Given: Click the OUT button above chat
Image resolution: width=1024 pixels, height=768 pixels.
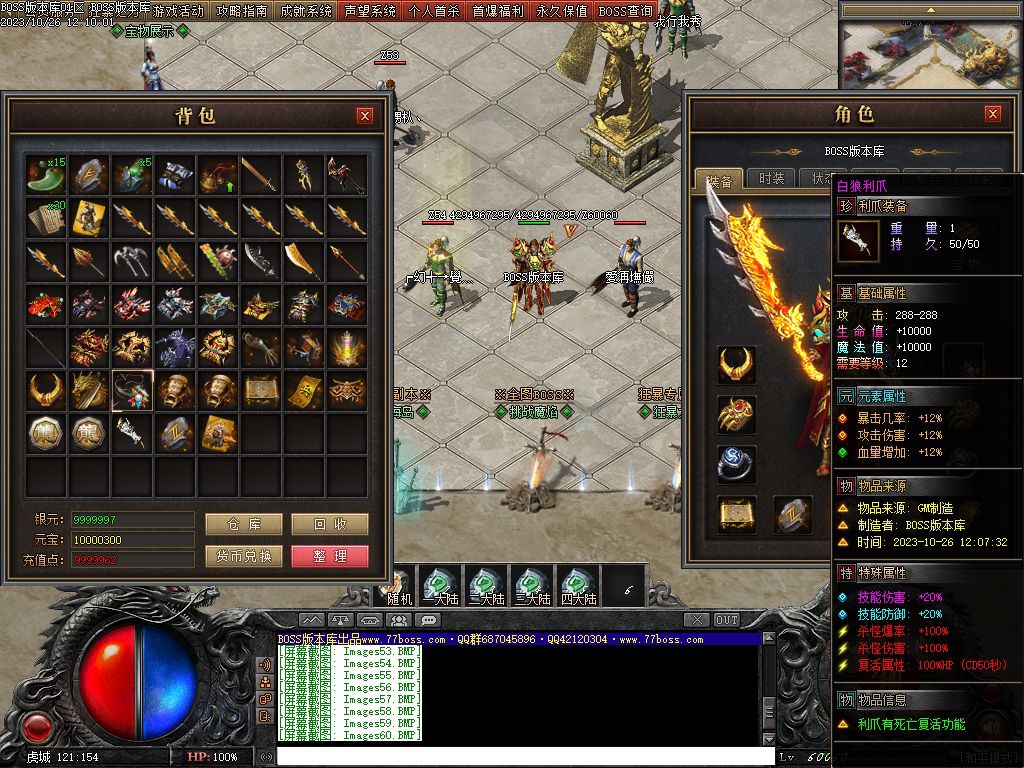Looking at the screenshot, I should click(x=727, y=620).
